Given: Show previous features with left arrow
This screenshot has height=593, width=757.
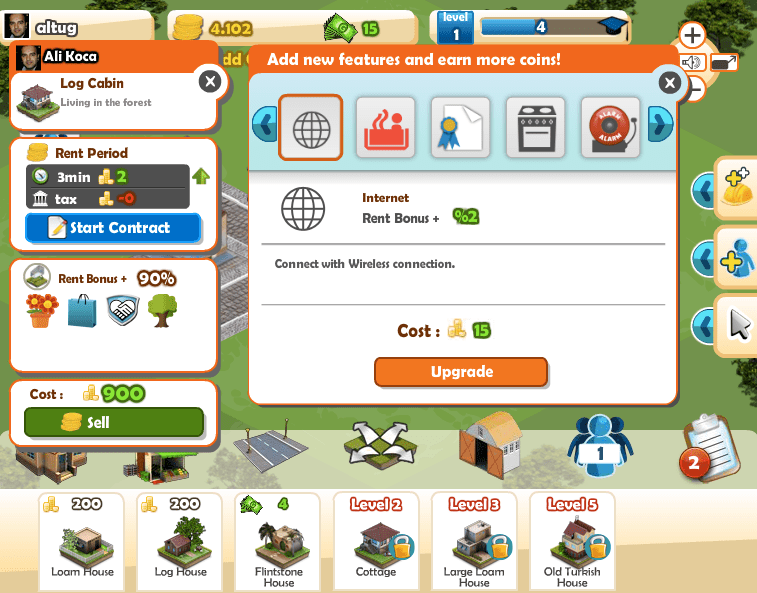Looking at the screenshot, I should point(265,125).
